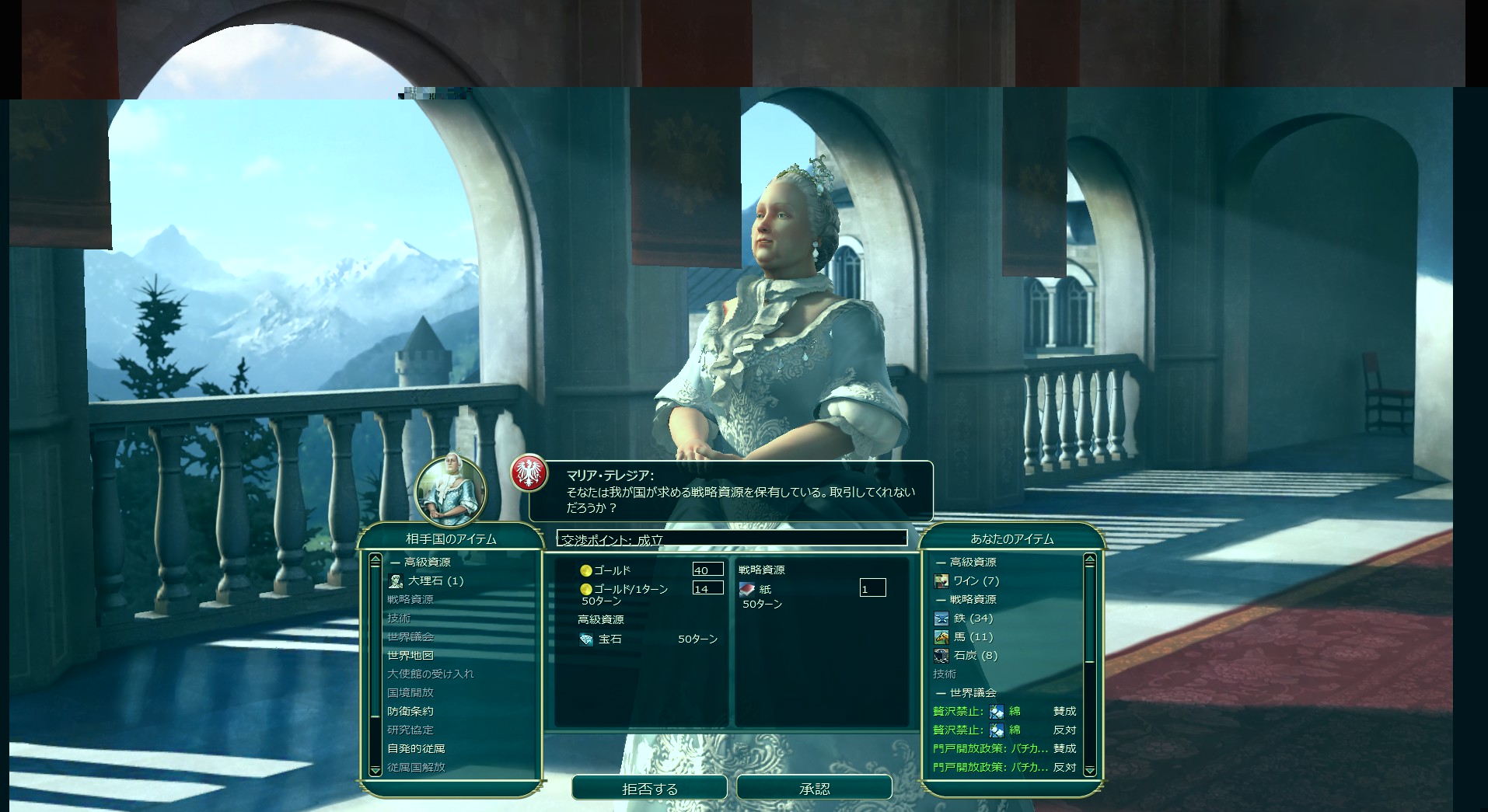This screenshot has width=1488, height=812.
Task: Click the 紙 strategic resource entry
Action: click(x=765, y=589)
